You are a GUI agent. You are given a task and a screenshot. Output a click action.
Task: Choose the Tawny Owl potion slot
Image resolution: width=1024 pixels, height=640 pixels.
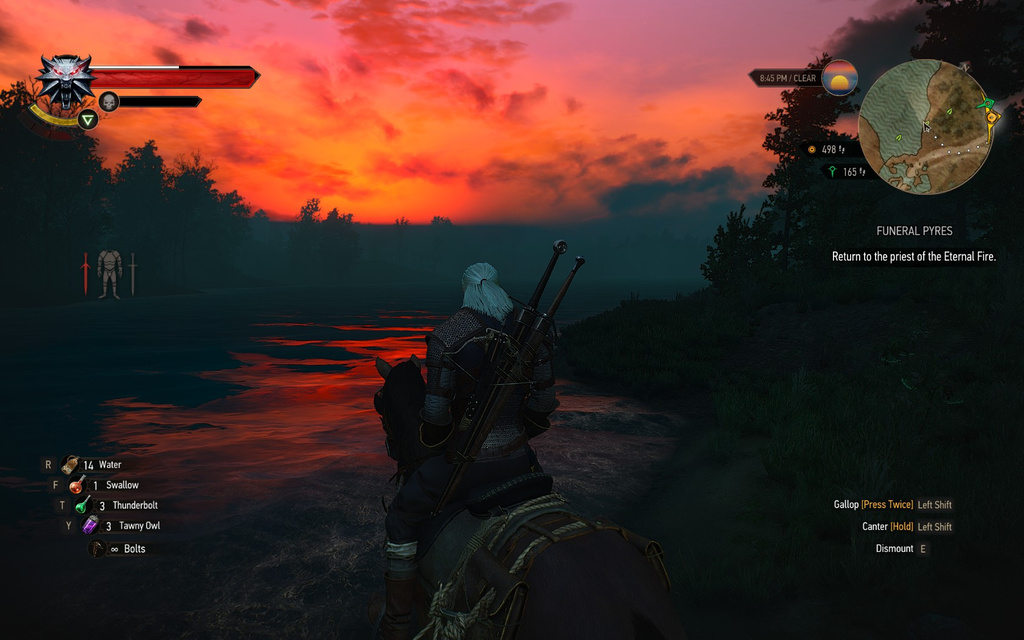(90, 526)
